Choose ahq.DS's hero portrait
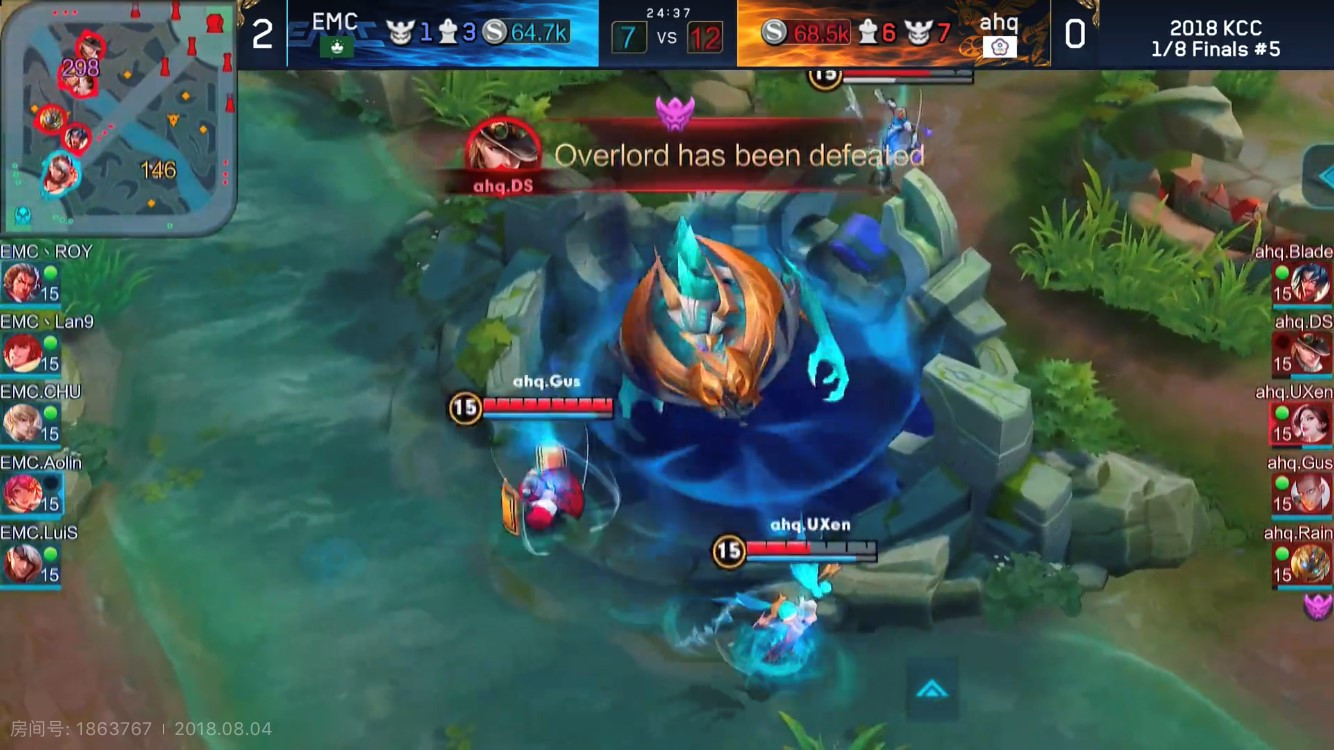The image size is (1334, 750). [x=1310, y=353]
